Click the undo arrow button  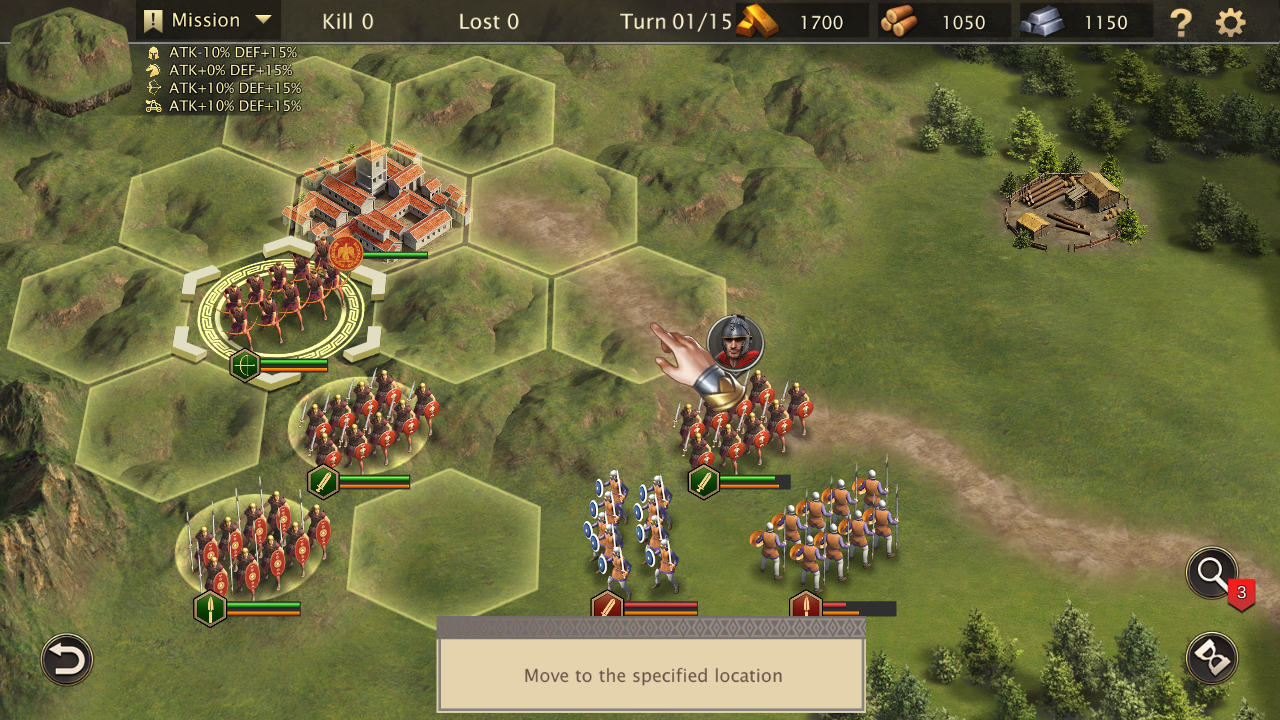coord(67,660)
